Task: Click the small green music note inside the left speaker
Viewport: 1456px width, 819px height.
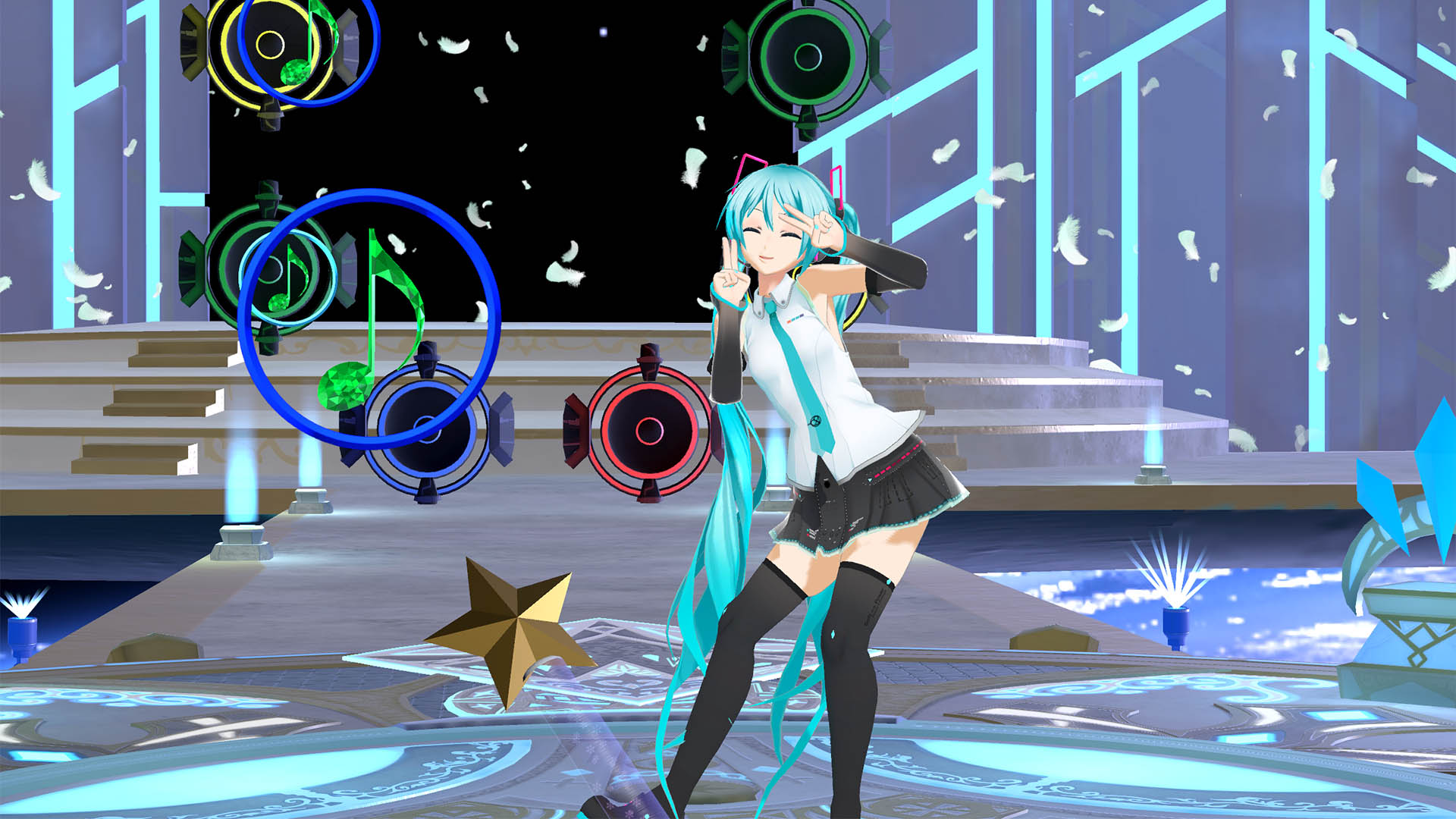Action: coord(288,281)
